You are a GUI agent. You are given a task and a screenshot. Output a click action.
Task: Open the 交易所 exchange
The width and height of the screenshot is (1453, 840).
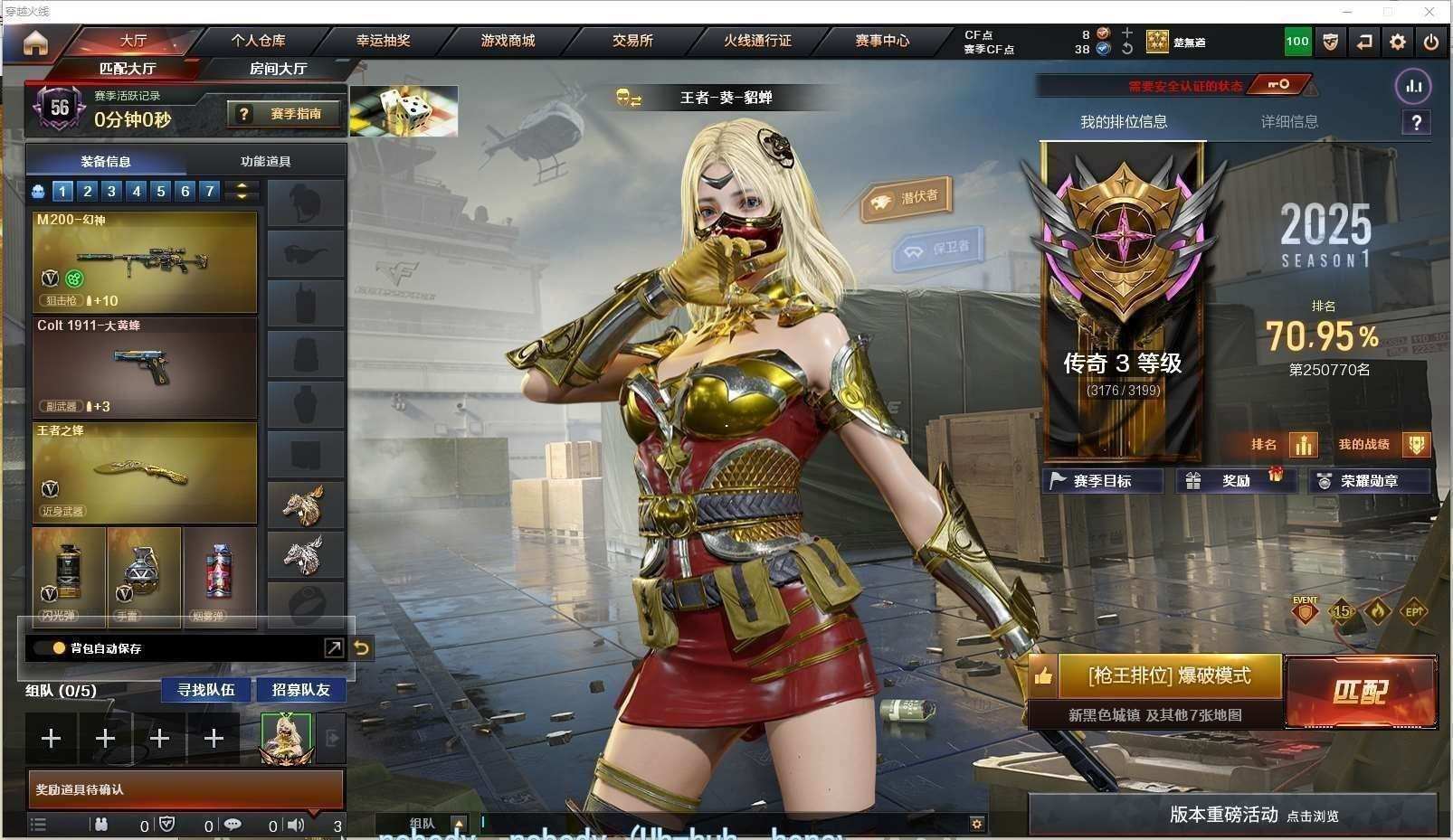point(632,41)
